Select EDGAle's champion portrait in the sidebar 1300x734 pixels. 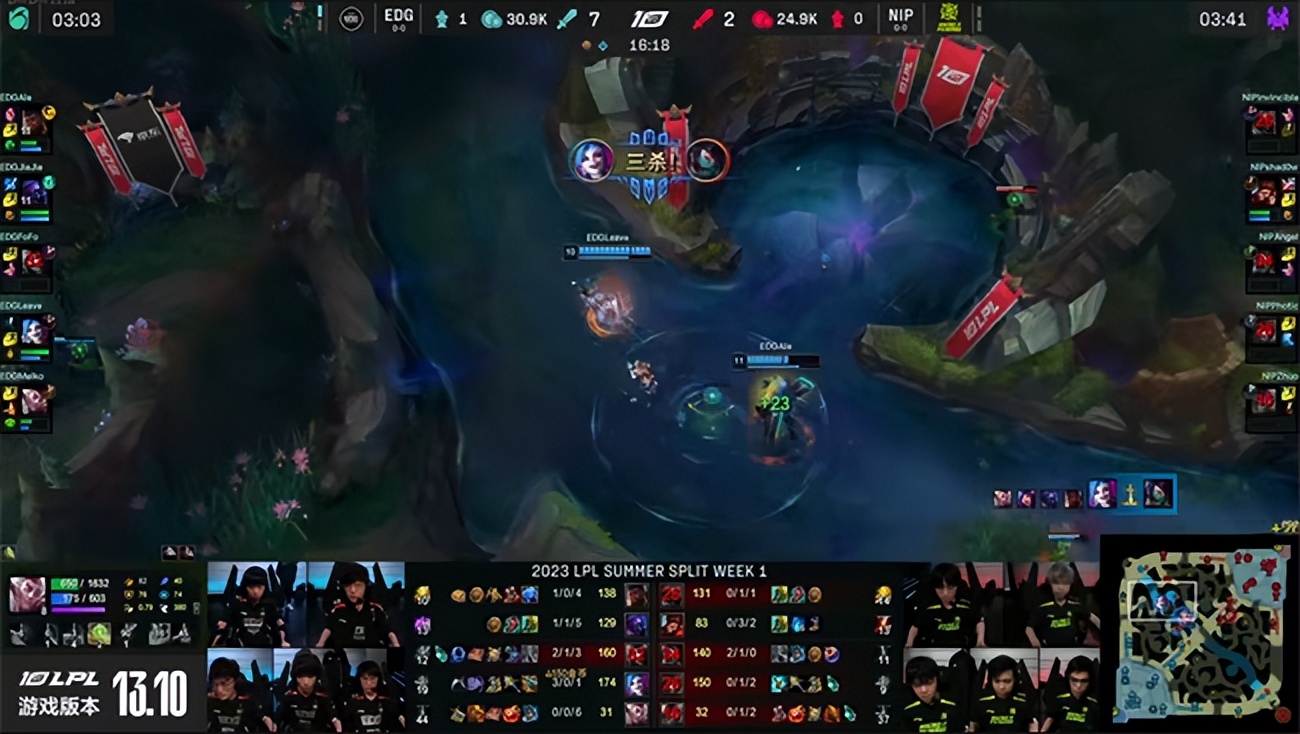[34, 124]
